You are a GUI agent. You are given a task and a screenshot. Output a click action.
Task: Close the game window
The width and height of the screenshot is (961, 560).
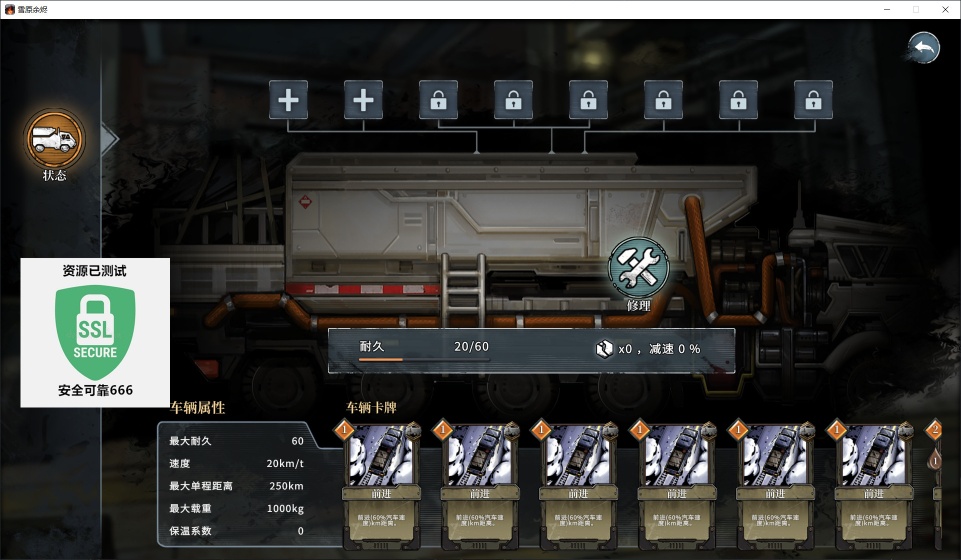click(943, 9)
